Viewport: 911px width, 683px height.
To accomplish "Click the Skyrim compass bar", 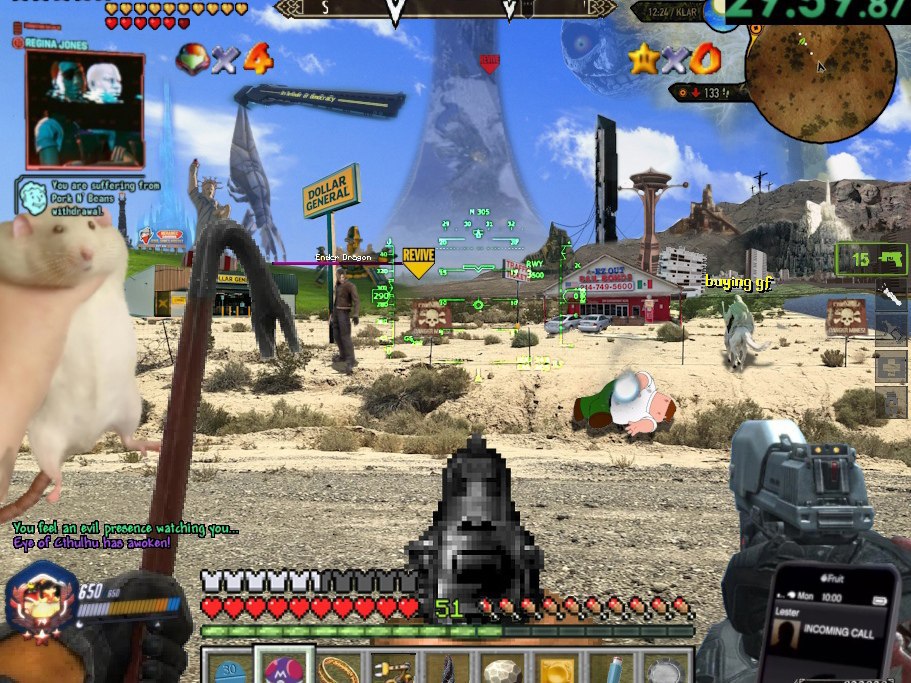I will [445, 10].
